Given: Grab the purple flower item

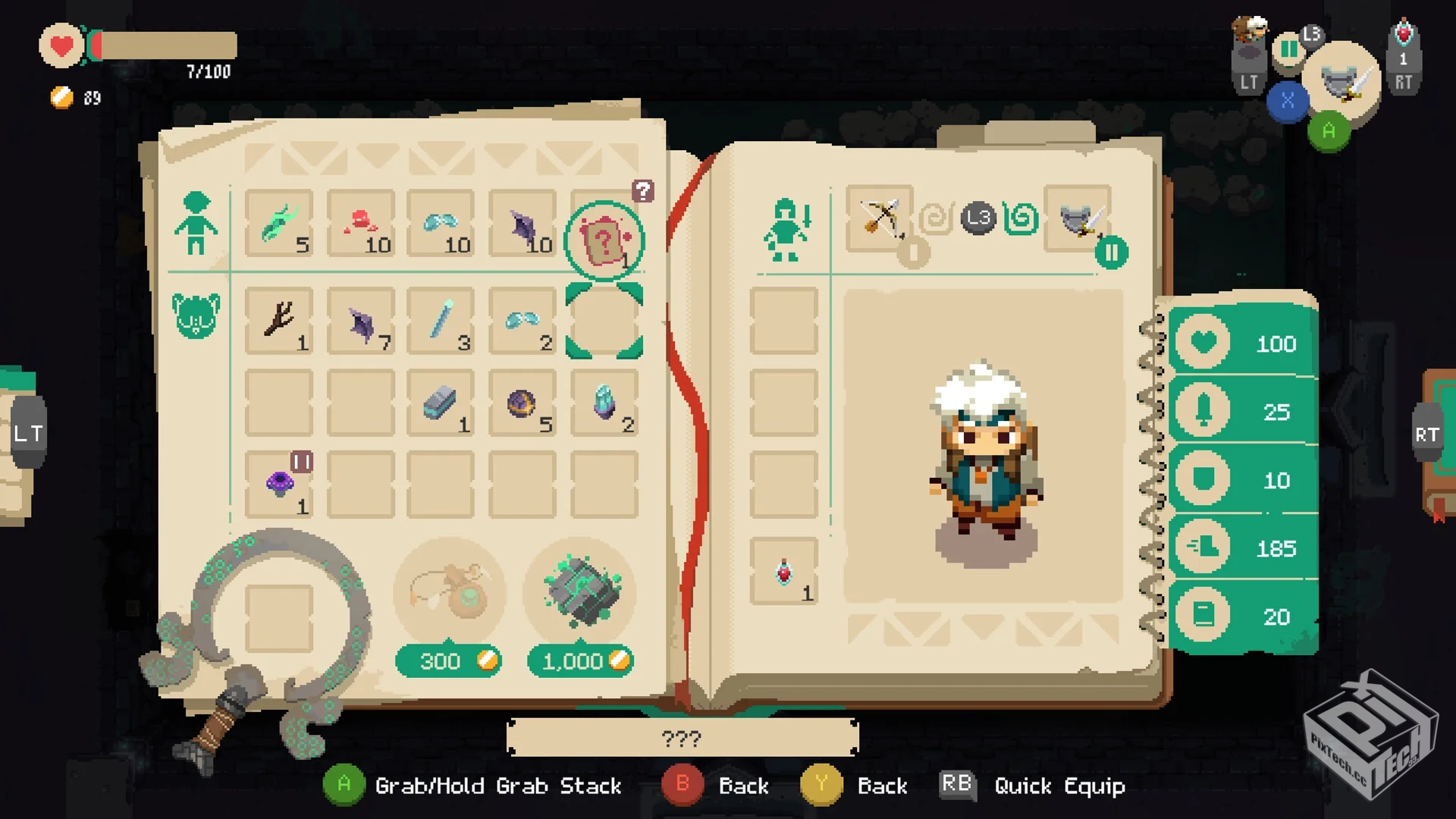Looking at the screenshot, I should (278, 485).
